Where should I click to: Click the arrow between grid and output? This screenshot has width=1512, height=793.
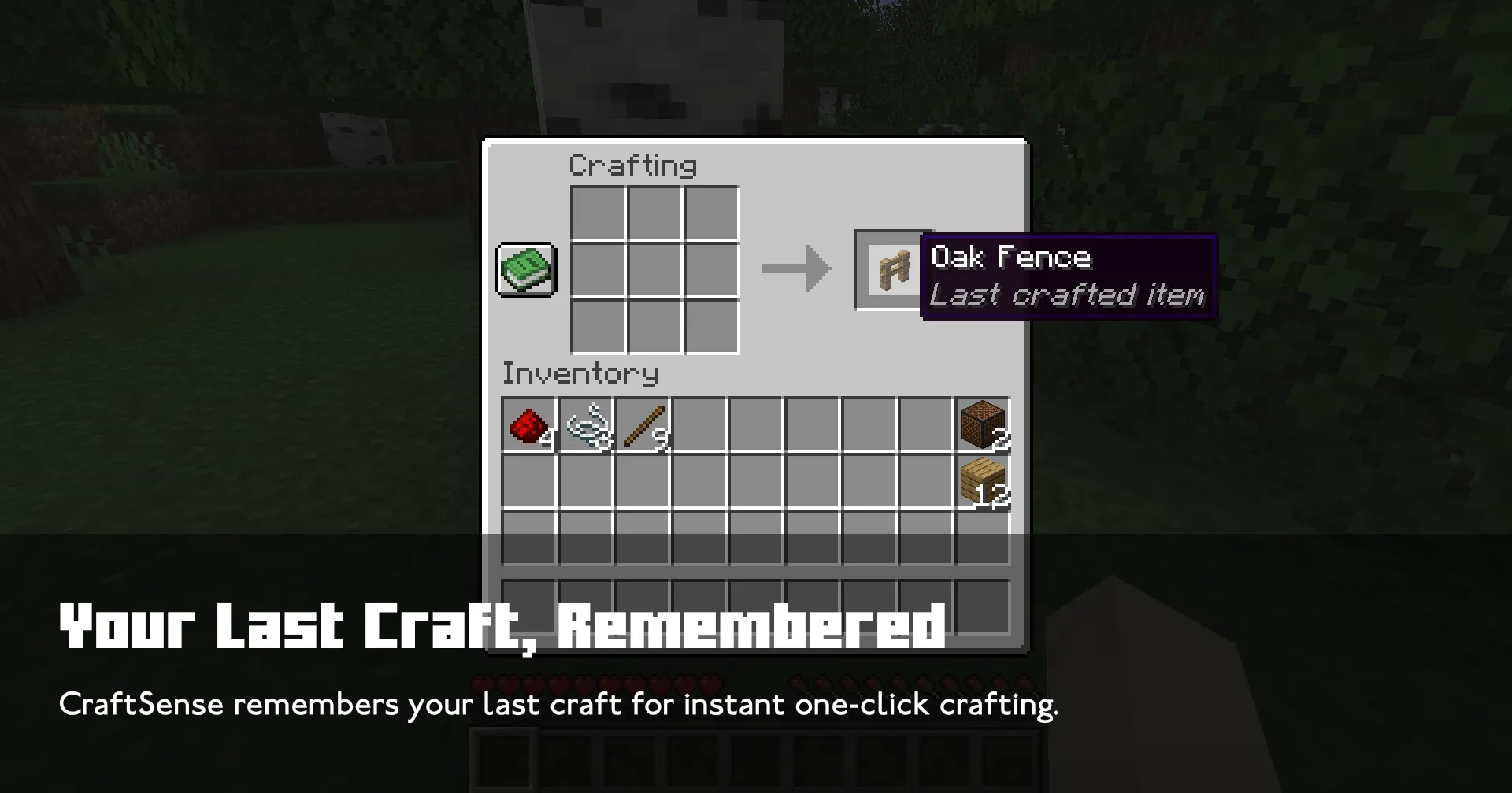(795, 268)
